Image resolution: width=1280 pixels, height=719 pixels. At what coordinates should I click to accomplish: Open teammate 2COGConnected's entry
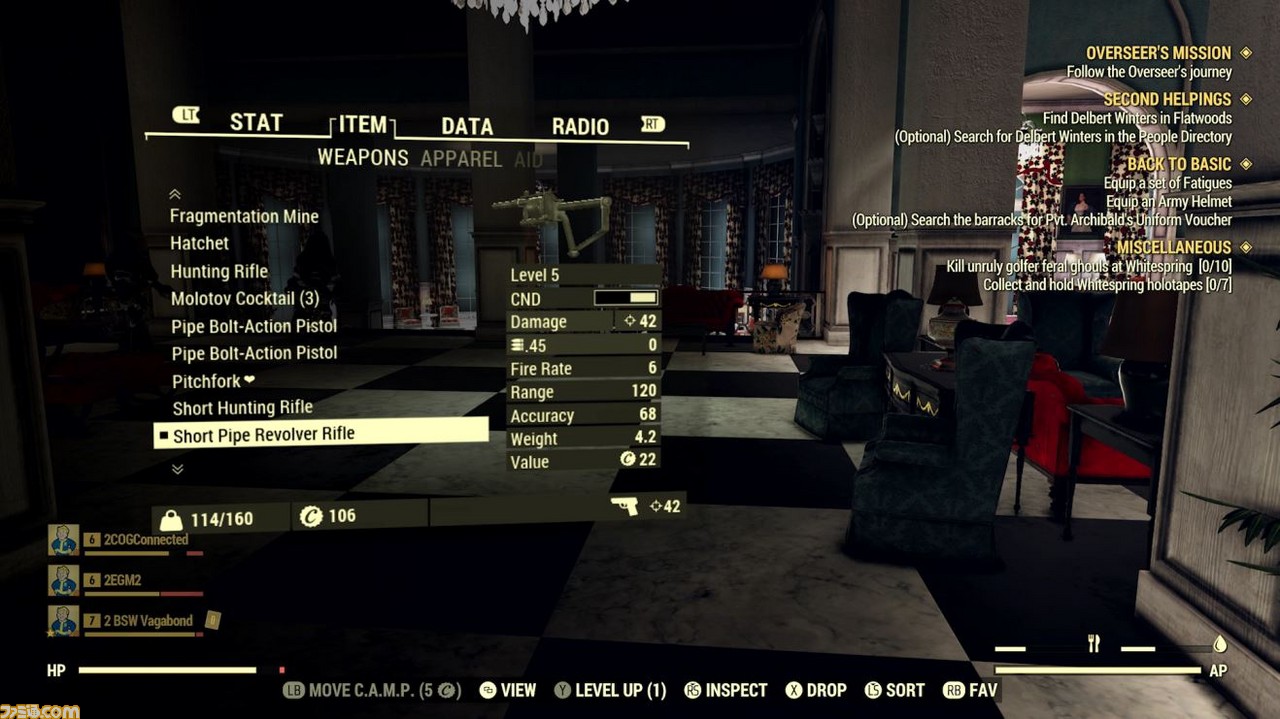point(145,540)
